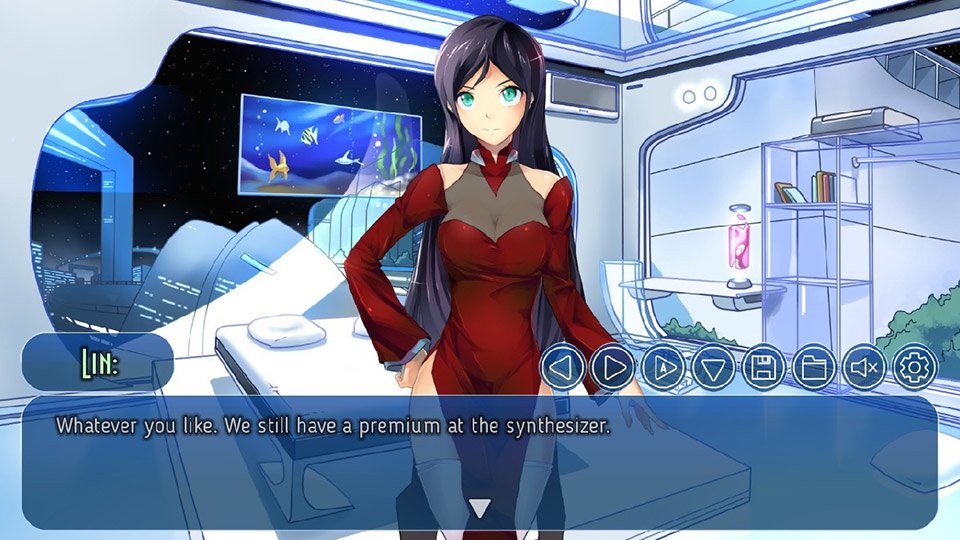Enable auto-play with the 'A' arrow button
The height and width of the screenshot is (540, 960).
coord(663,368)
